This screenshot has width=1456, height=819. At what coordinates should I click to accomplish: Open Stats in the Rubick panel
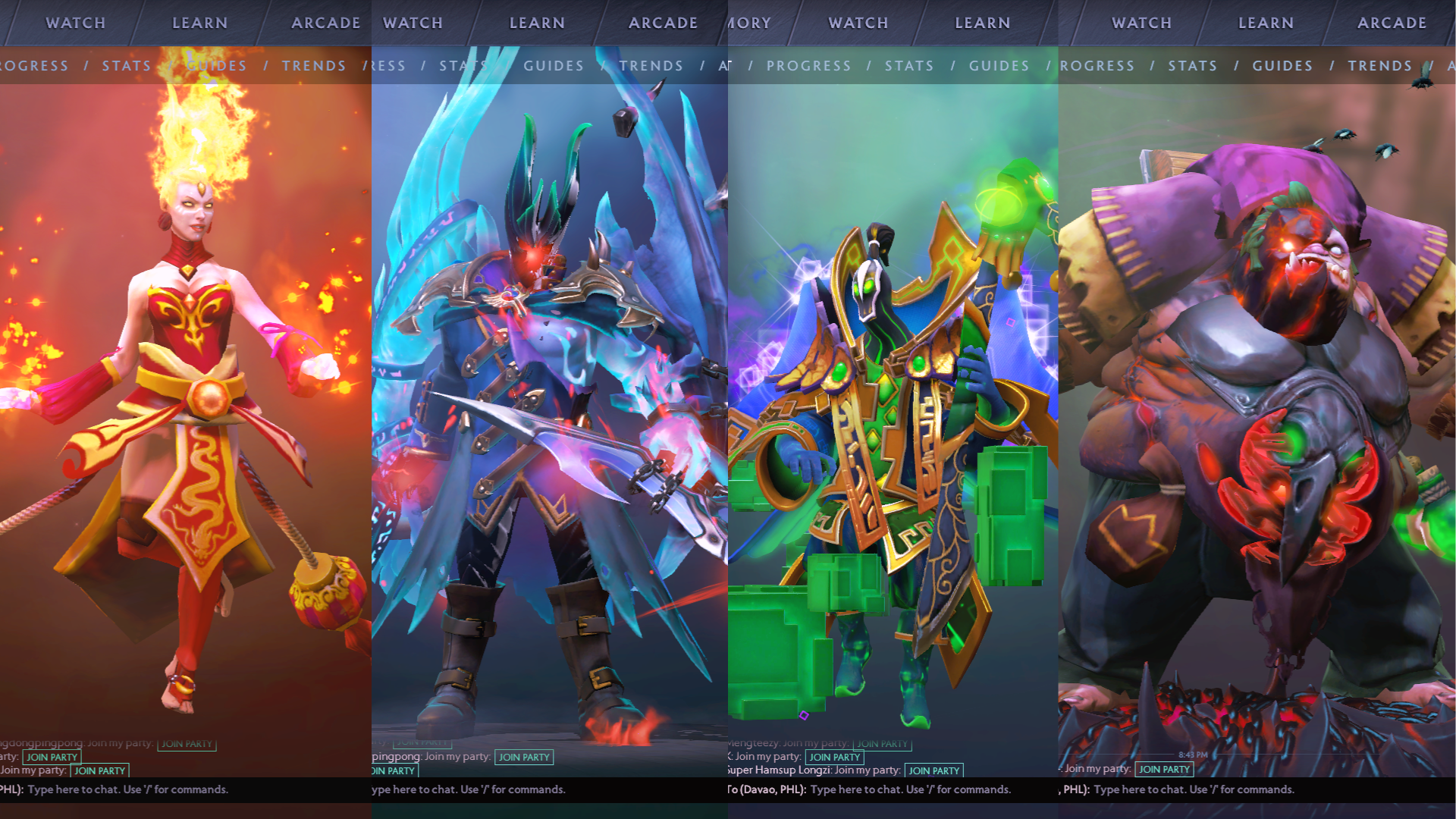[909, 66]
